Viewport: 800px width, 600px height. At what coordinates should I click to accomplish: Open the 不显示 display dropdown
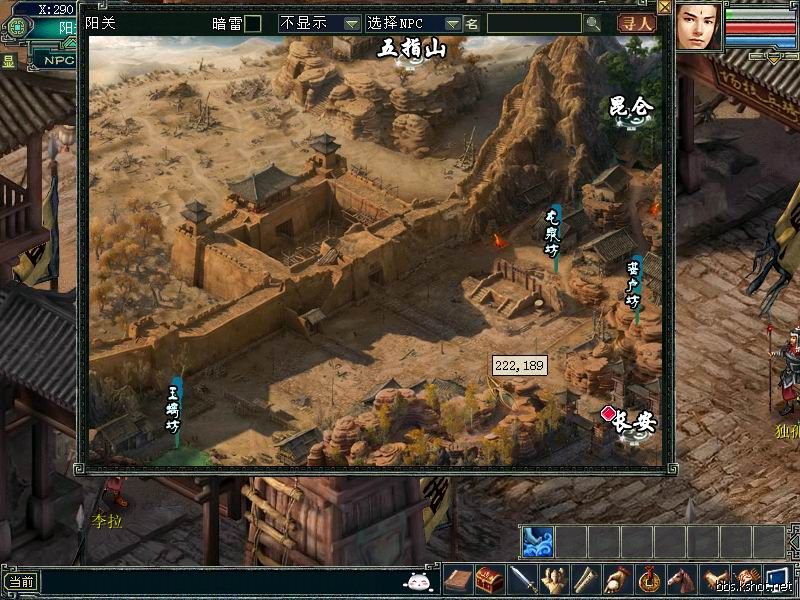tap(320, 23)
